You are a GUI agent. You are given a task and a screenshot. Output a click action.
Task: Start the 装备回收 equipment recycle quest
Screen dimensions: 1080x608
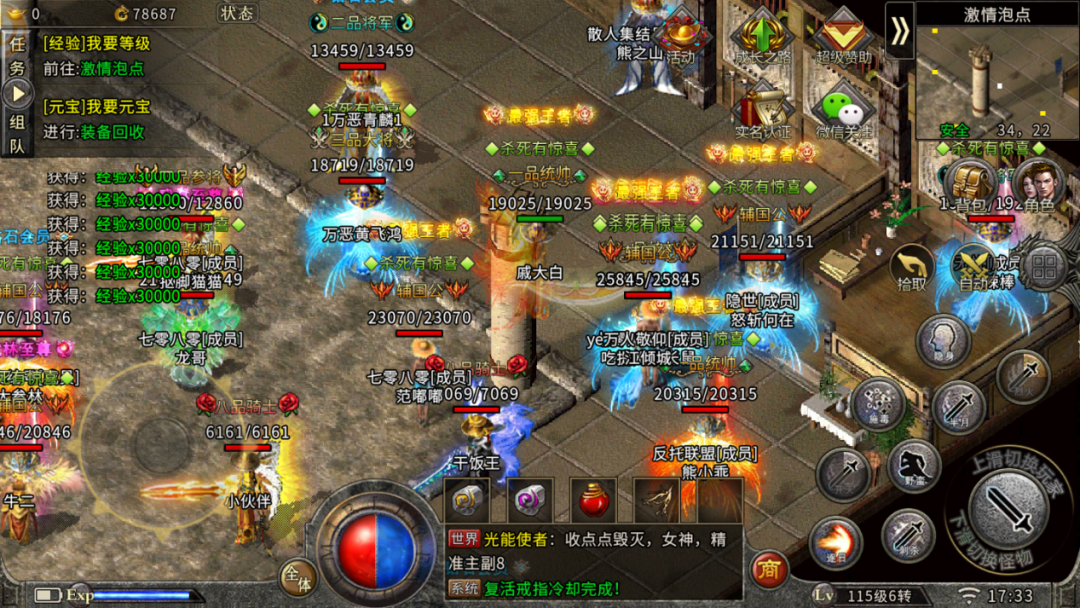(x=112, y=131)
